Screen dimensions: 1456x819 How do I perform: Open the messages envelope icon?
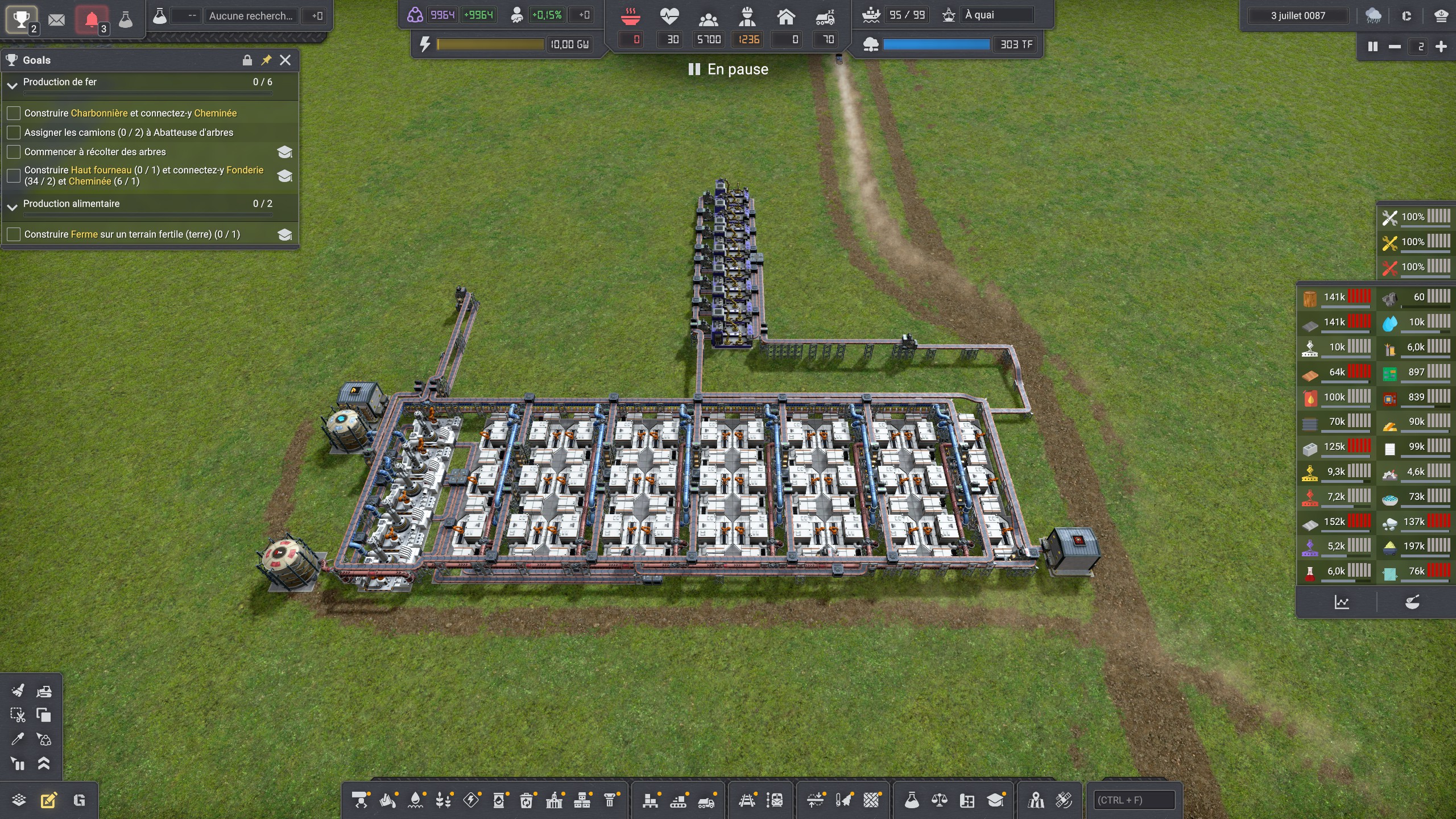tap(56, 19)
